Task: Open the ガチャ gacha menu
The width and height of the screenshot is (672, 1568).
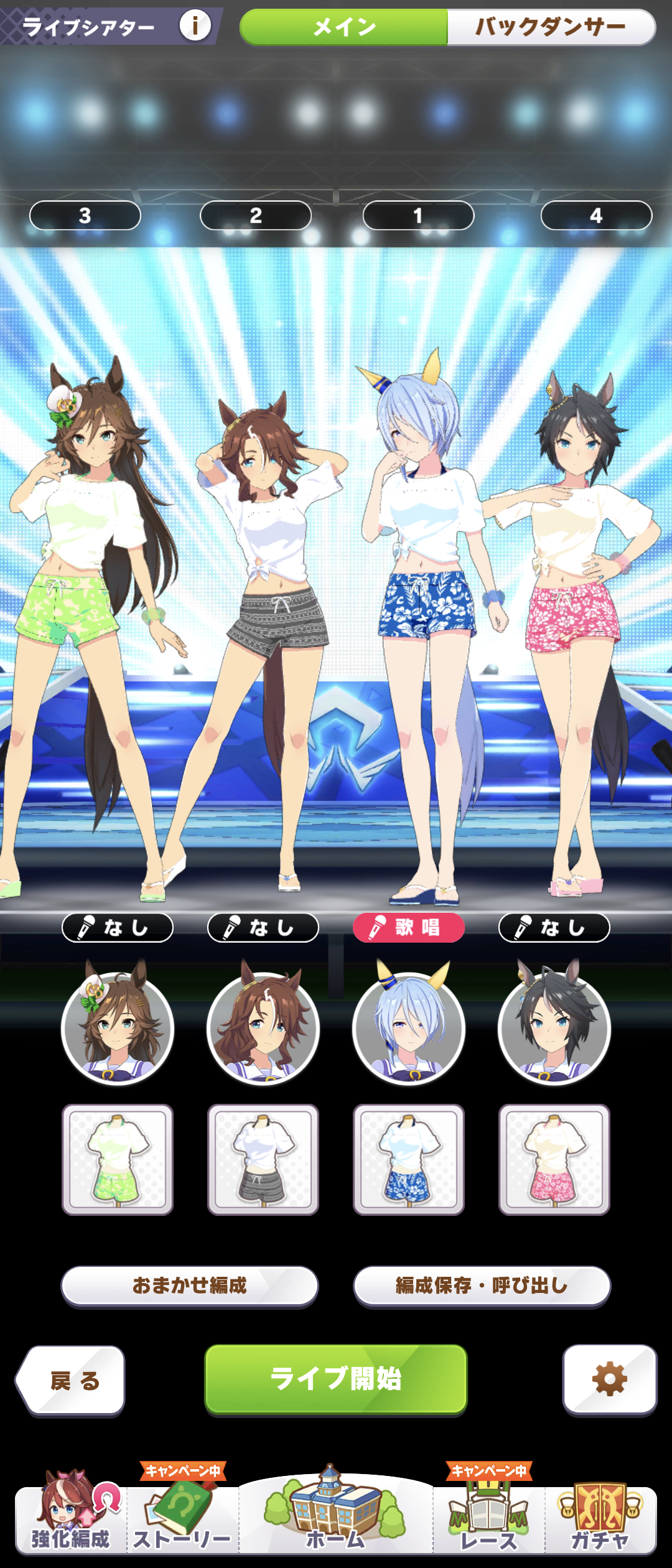Action: coord(600,1518)
